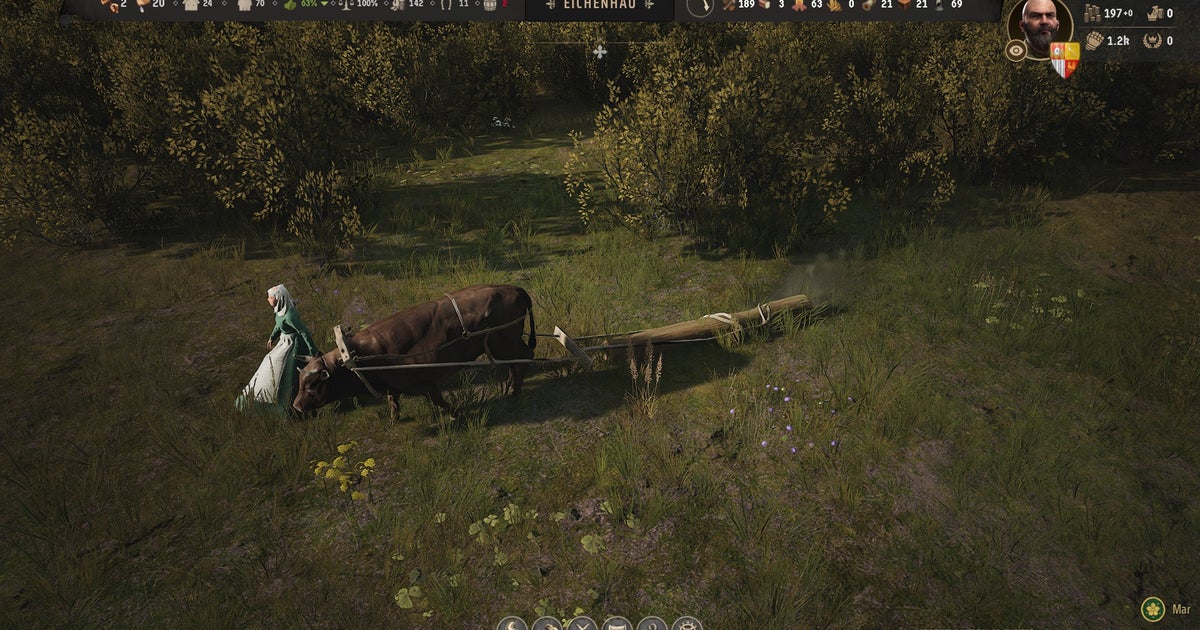Open the gear settings button

[x=686, y=624]
